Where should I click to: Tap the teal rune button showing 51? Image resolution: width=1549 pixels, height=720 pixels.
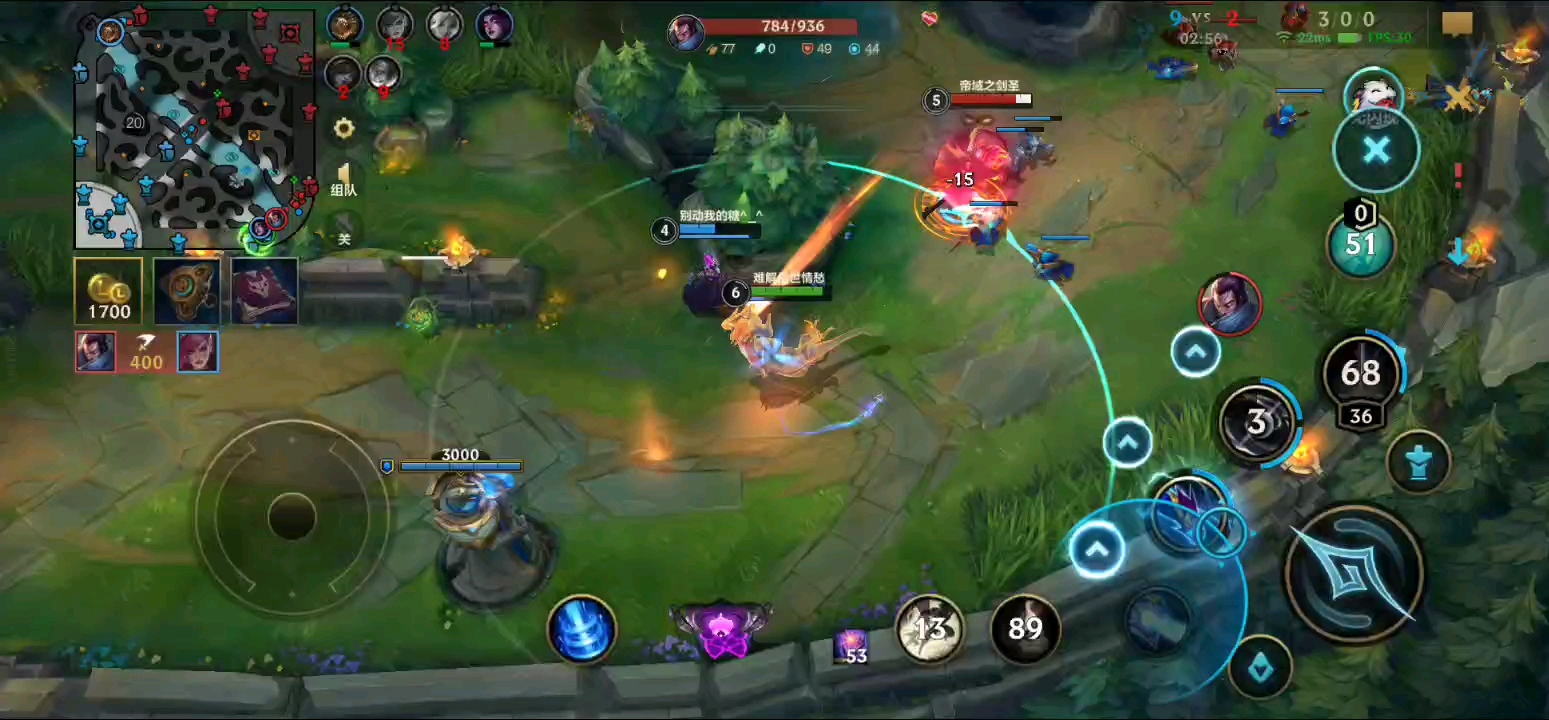click(x=1360, y=244)
